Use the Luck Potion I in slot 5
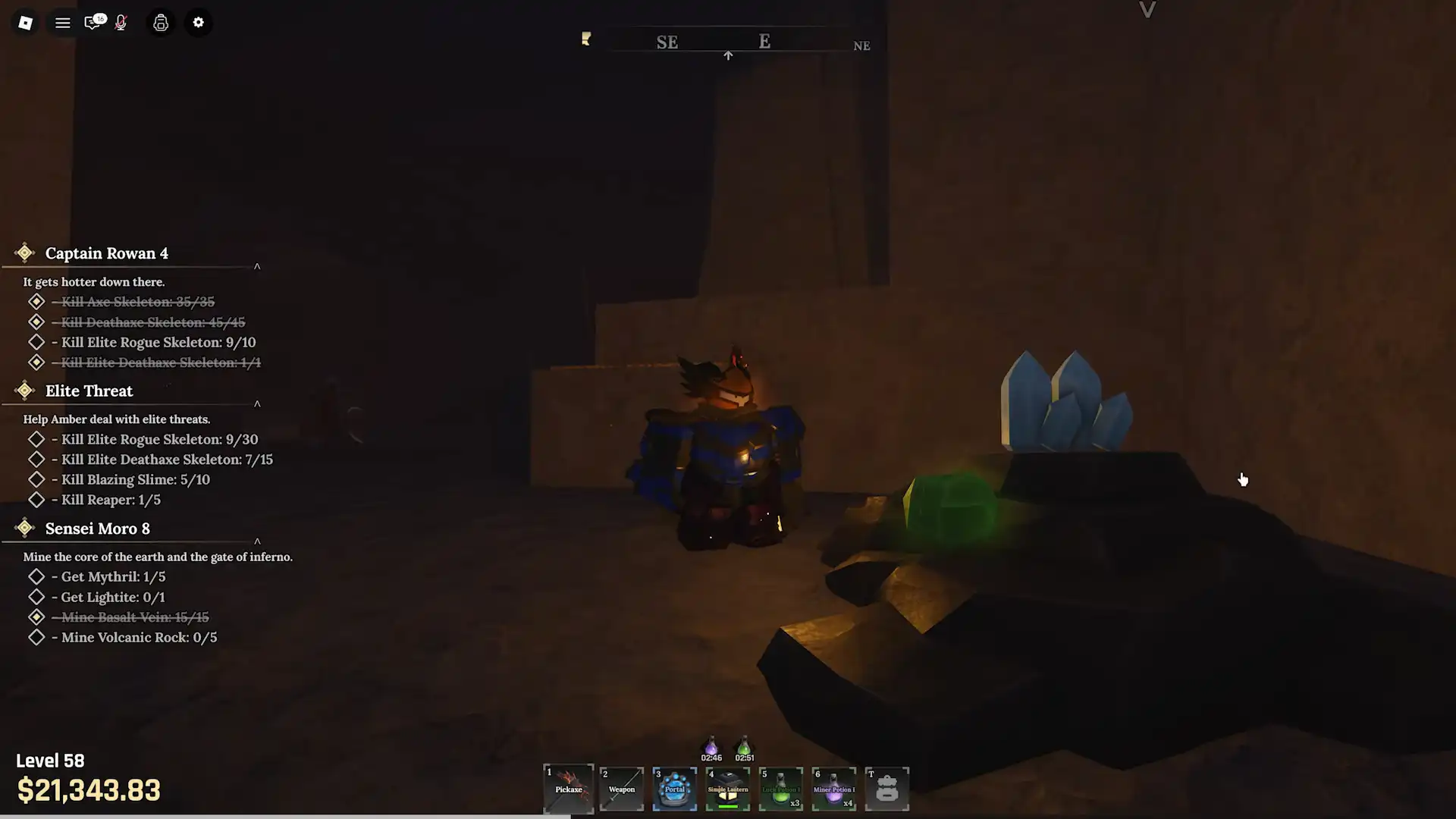The width and height of the screenshot is (1456, 819). 780,789
